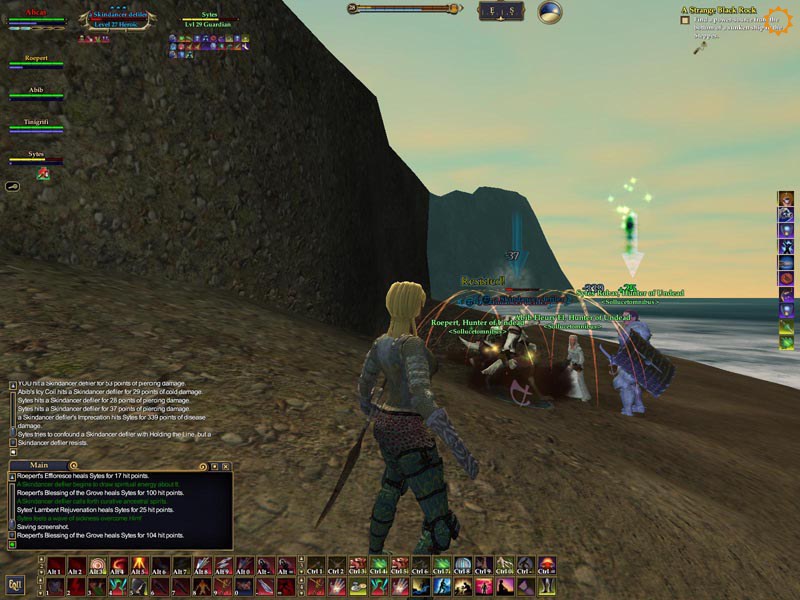Close the Main chat window
Image resolution: width=800 pixels, height=600 pixels.
[x=226, y=465]
